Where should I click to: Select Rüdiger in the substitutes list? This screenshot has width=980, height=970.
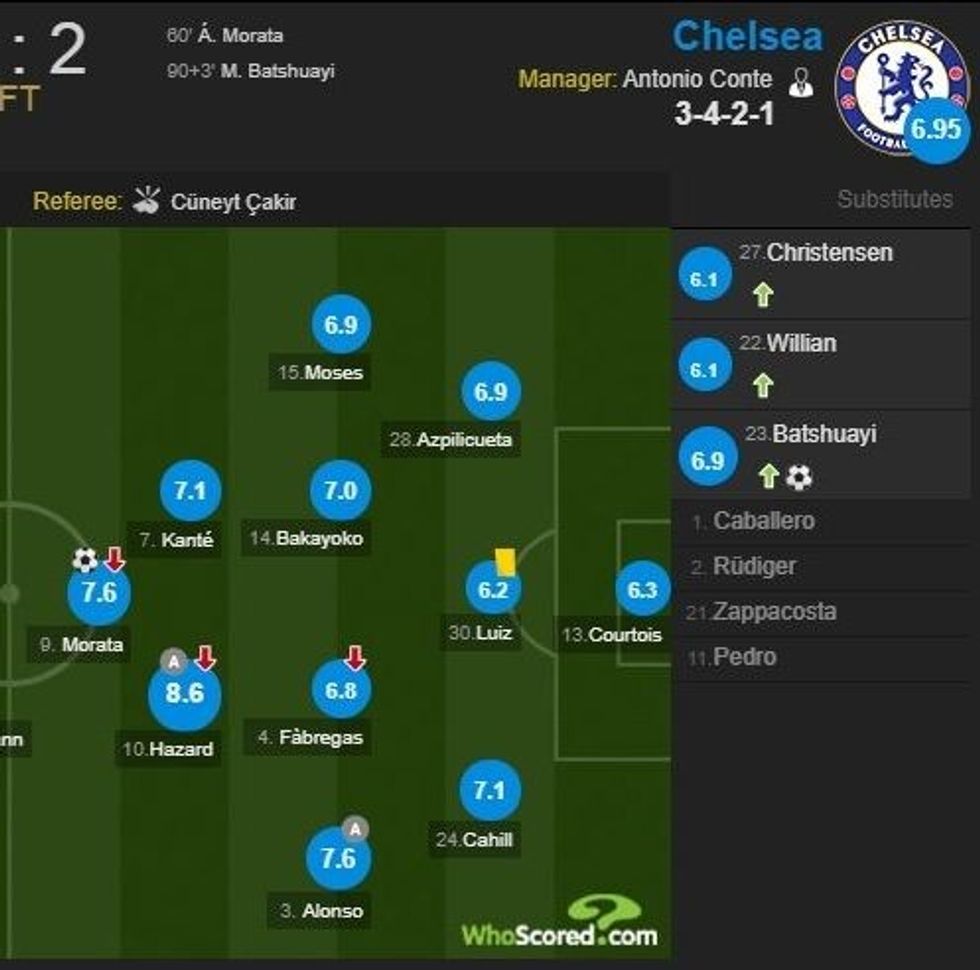(755, 566)
